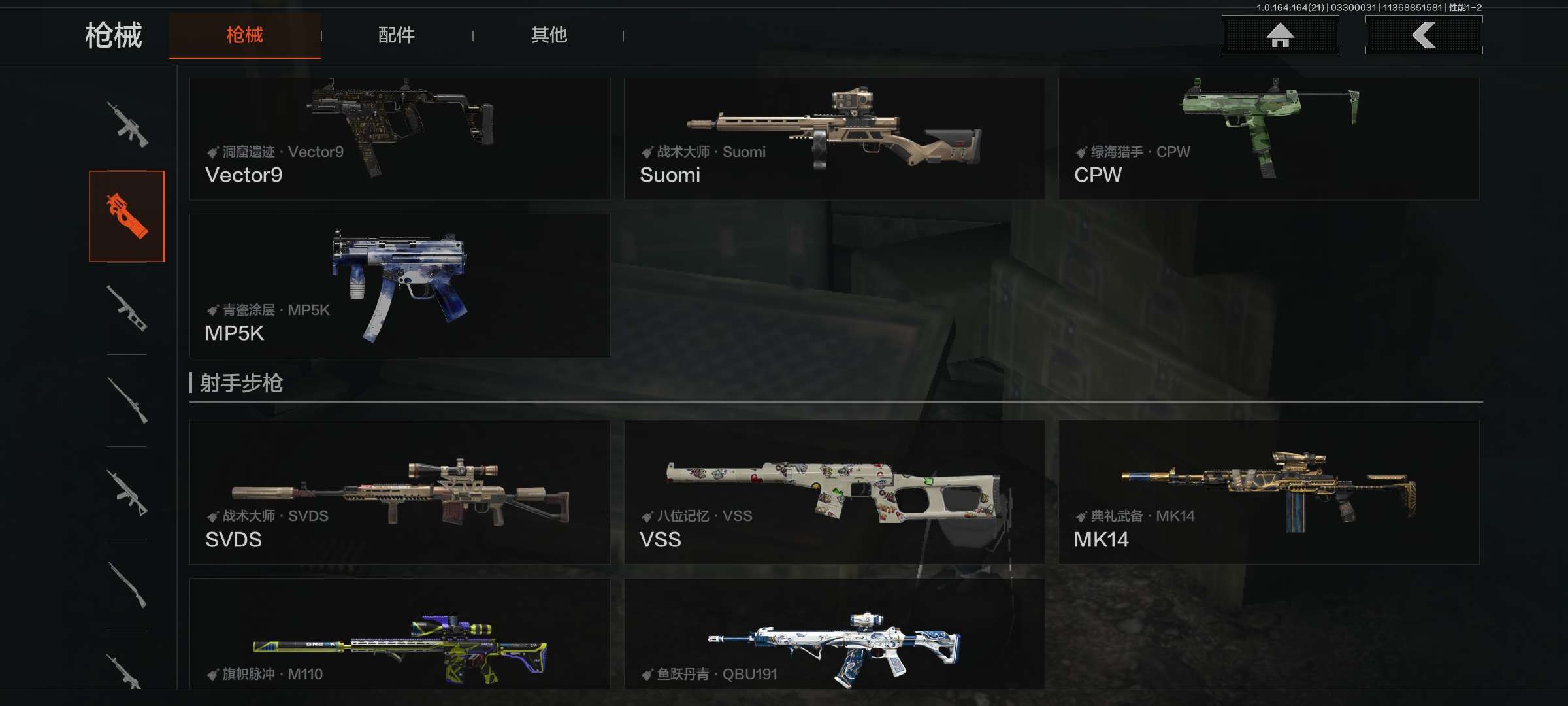Go to the home screen

coord(1280,35)
